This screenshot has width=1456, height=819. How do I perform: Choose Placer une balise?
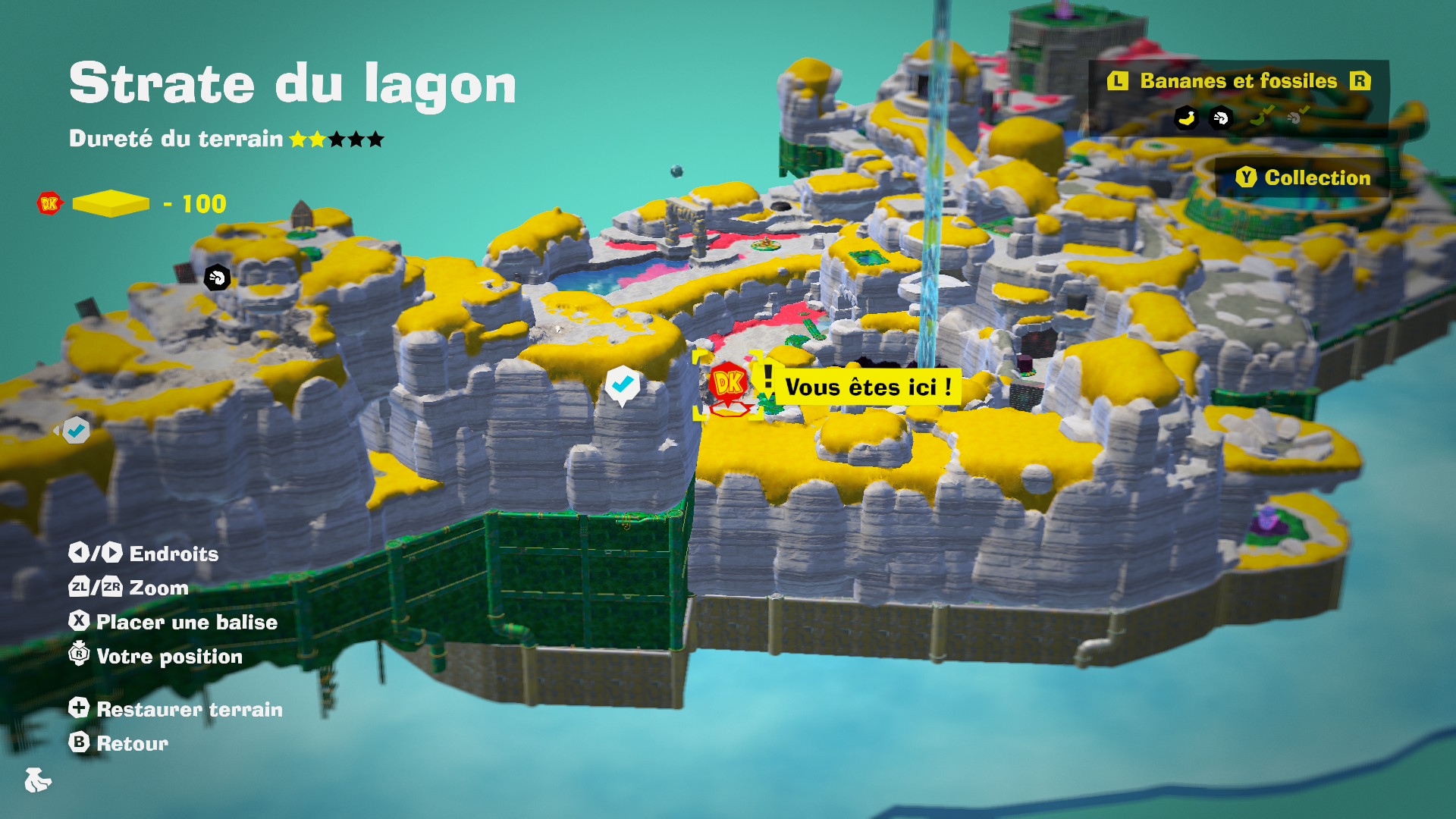(173, 622)
